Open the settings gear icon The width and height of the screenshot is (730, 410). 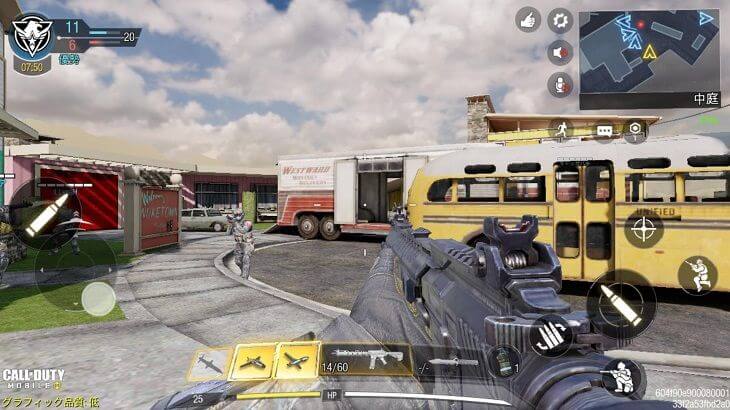(x=560, y=20)
